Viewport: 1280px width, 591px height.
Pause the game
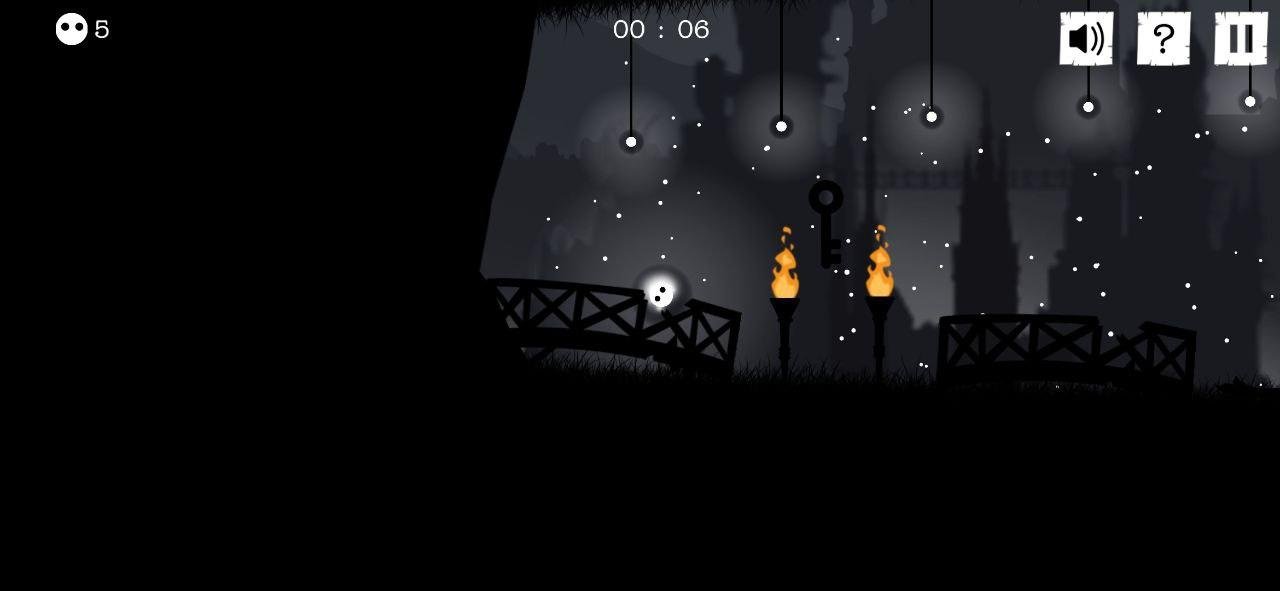[1241, 39]
